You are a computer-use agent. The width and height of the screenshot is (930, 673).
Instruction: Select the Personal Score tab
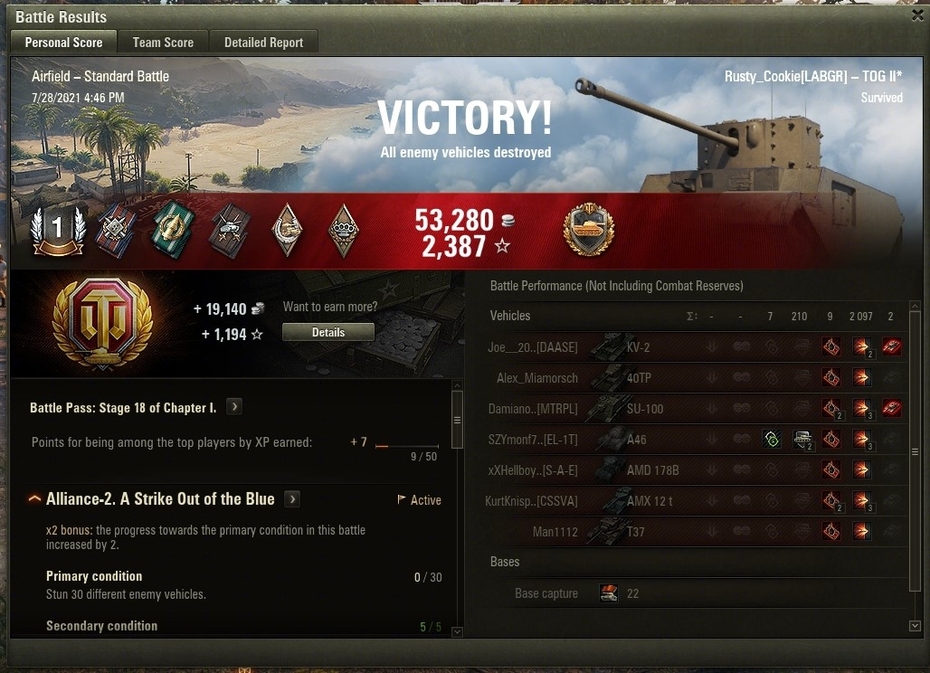tap(64, 42)
